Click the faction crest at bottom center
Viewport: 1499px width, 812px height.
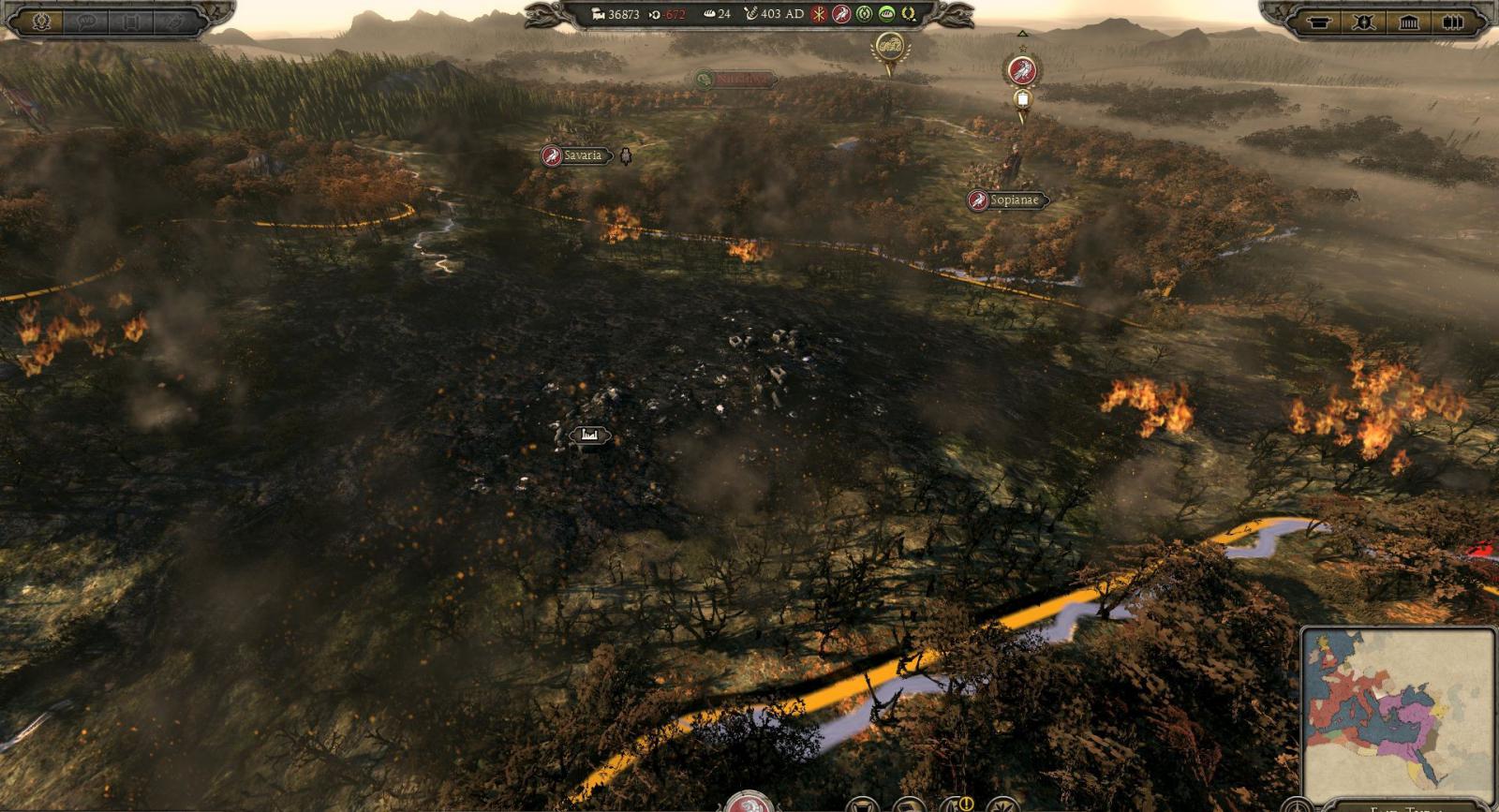tap(749, 804)
